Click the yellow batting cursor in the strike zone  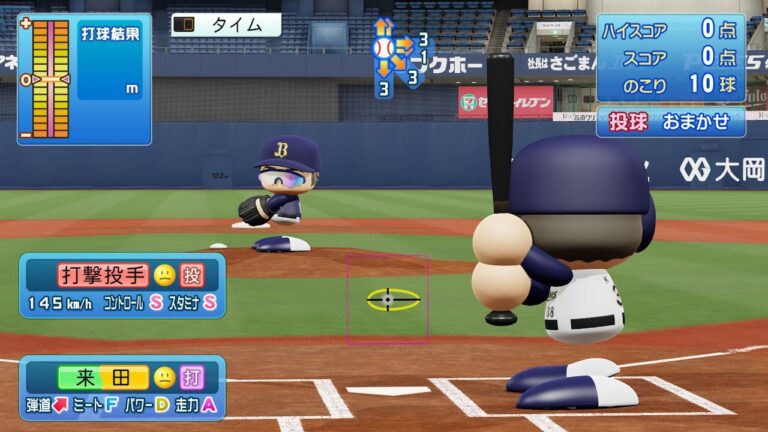click(387, 299)
